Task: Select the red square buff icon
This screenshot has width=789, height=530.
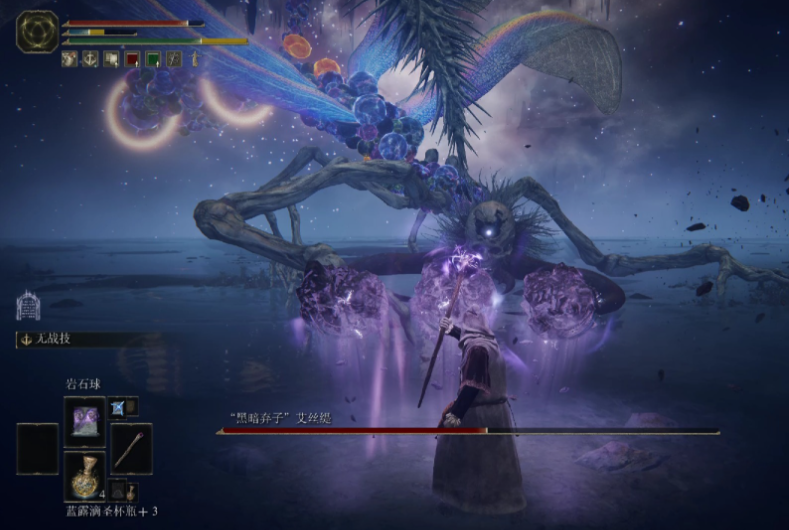Action: click(x=131, y=59)
